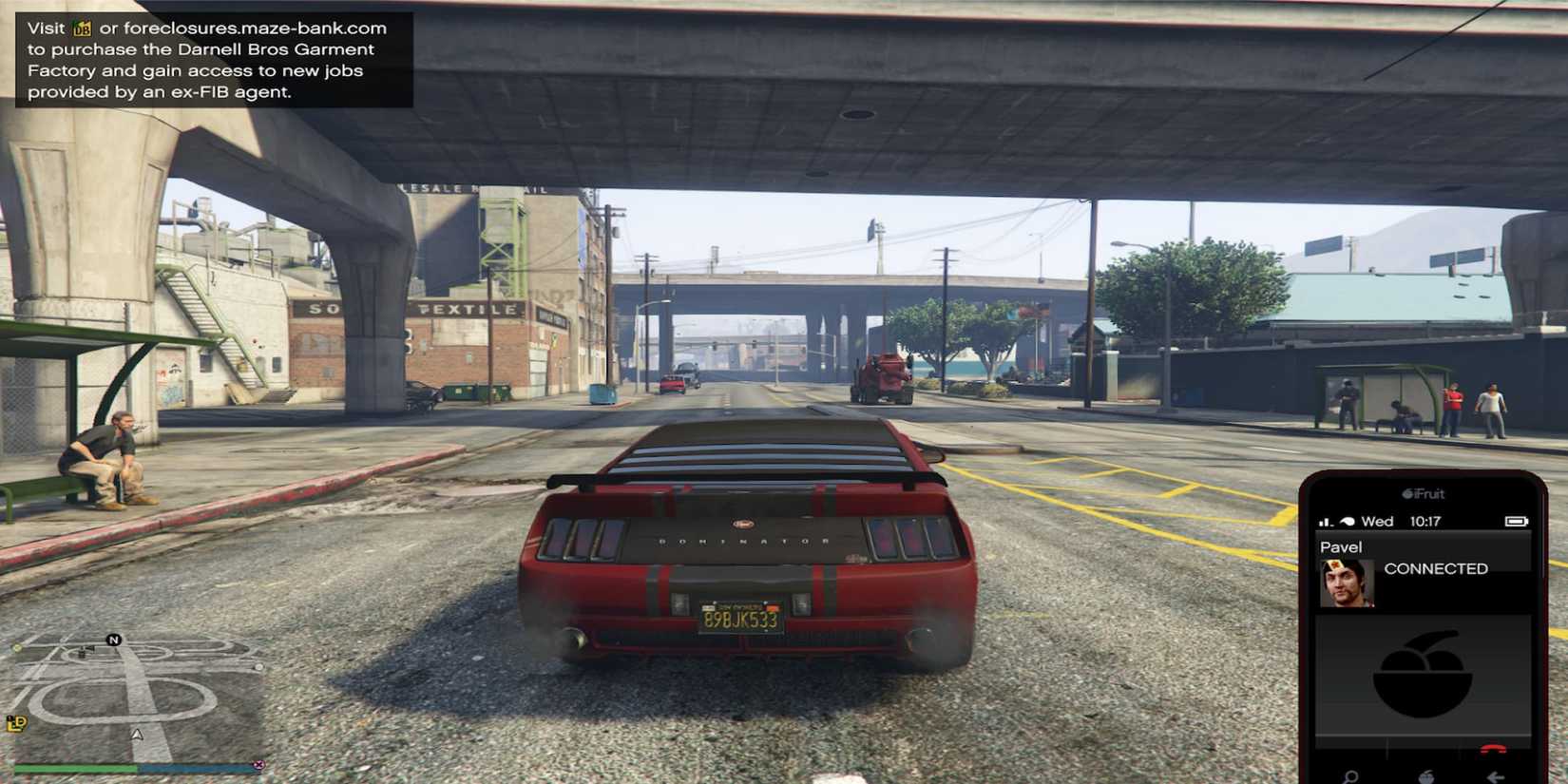
Task: Select the fruit home icon at phone bottom
Action: coord(1425,776)
